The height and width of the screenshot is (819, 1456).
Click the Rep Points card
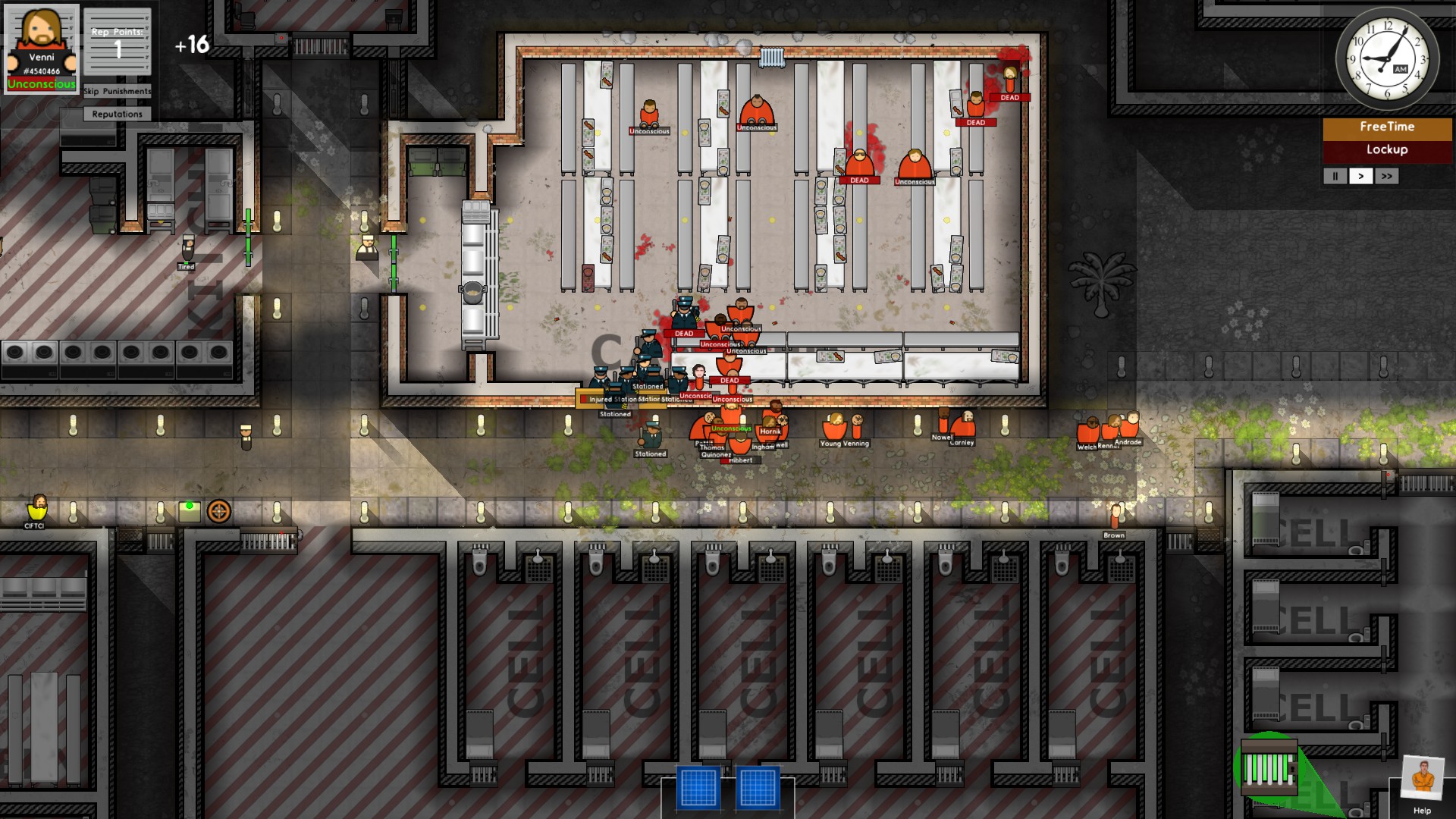[117, 42]
